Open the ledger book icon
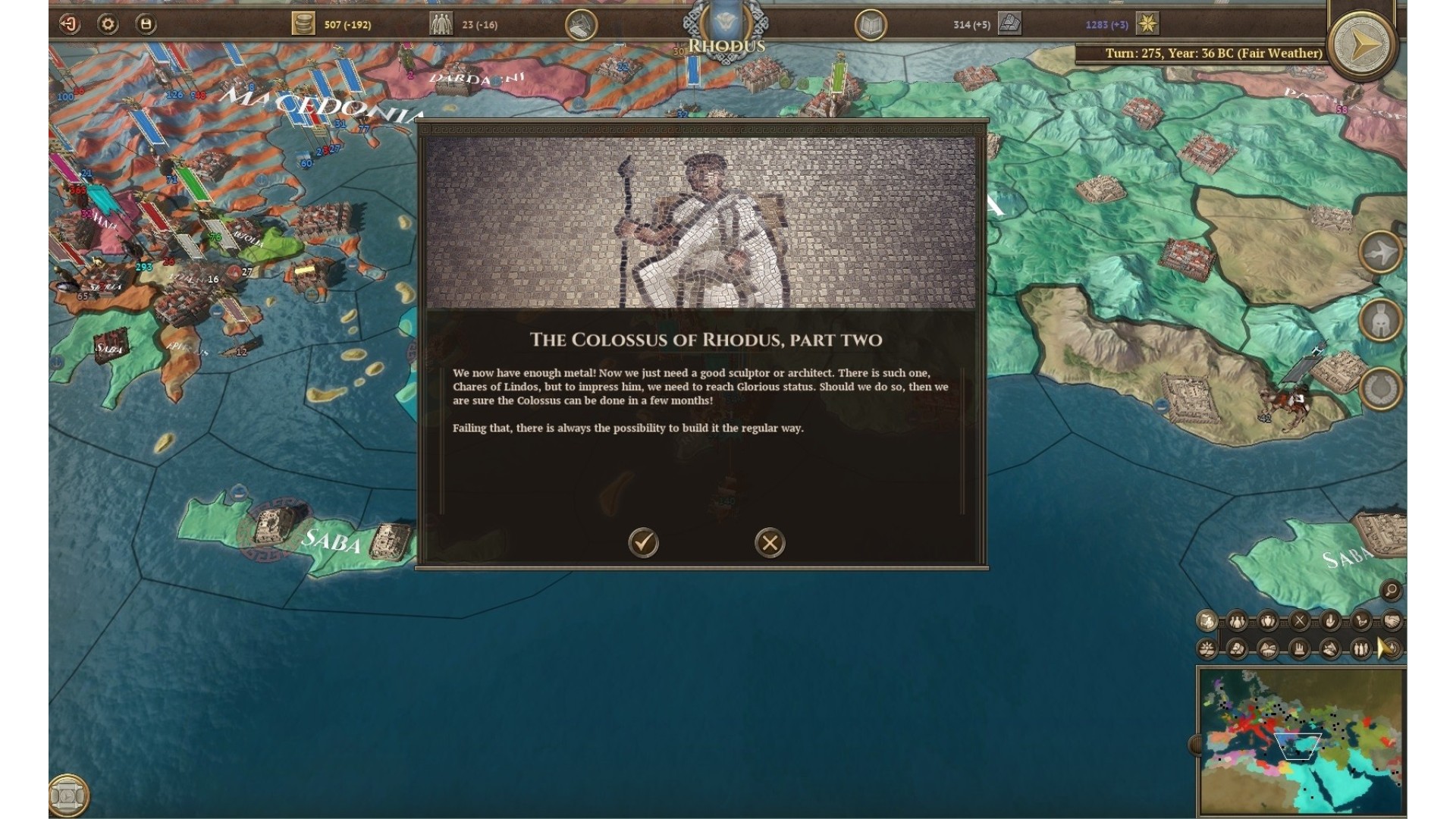This screenshot has width=1456, height=819. coord(871,25)
